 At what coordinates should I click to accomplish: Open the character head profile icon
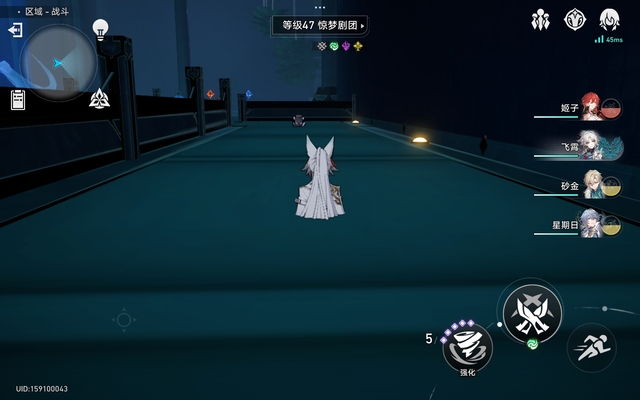pos(608,19)
